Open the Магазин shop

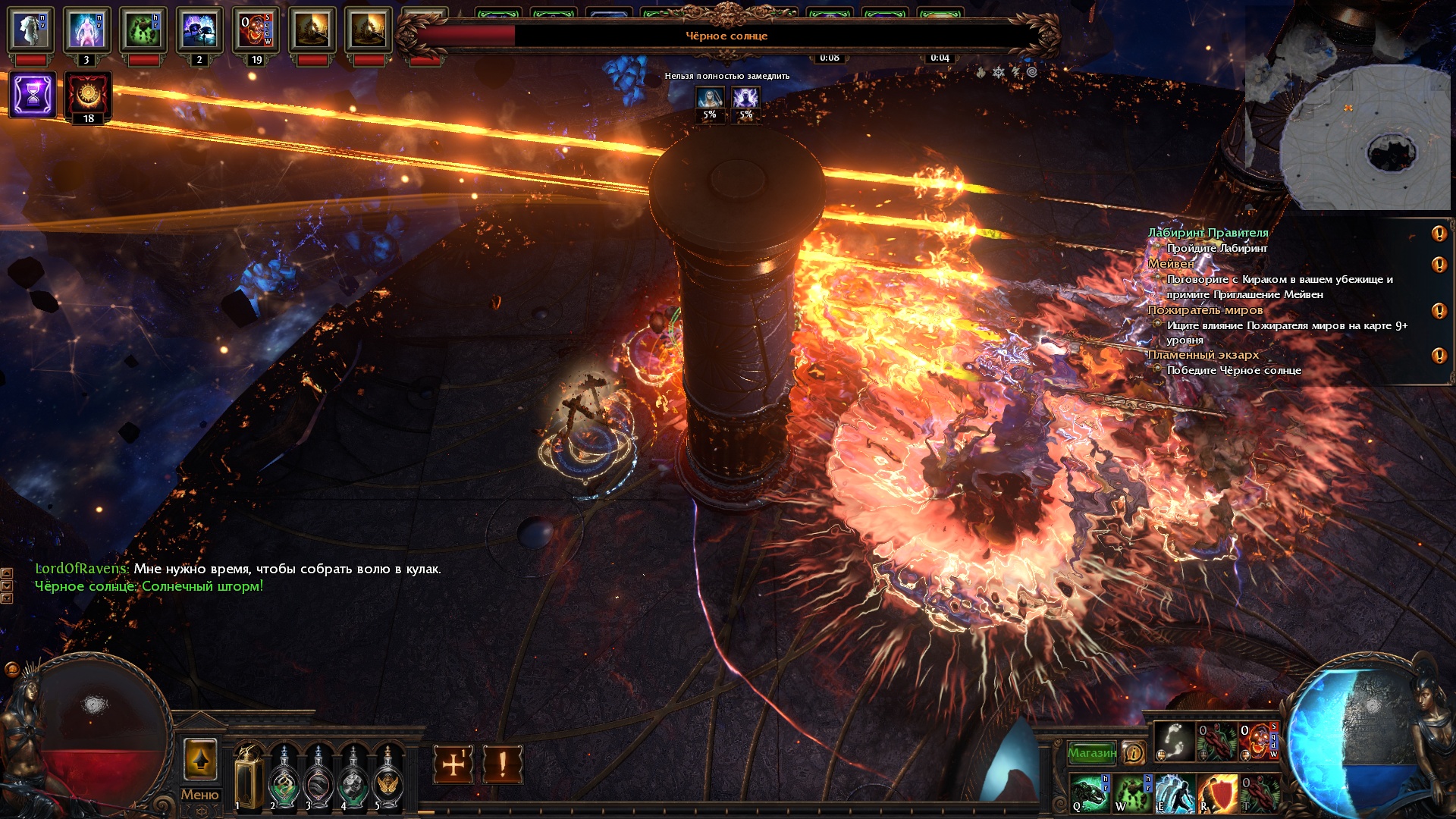[x=1091, y=753]
